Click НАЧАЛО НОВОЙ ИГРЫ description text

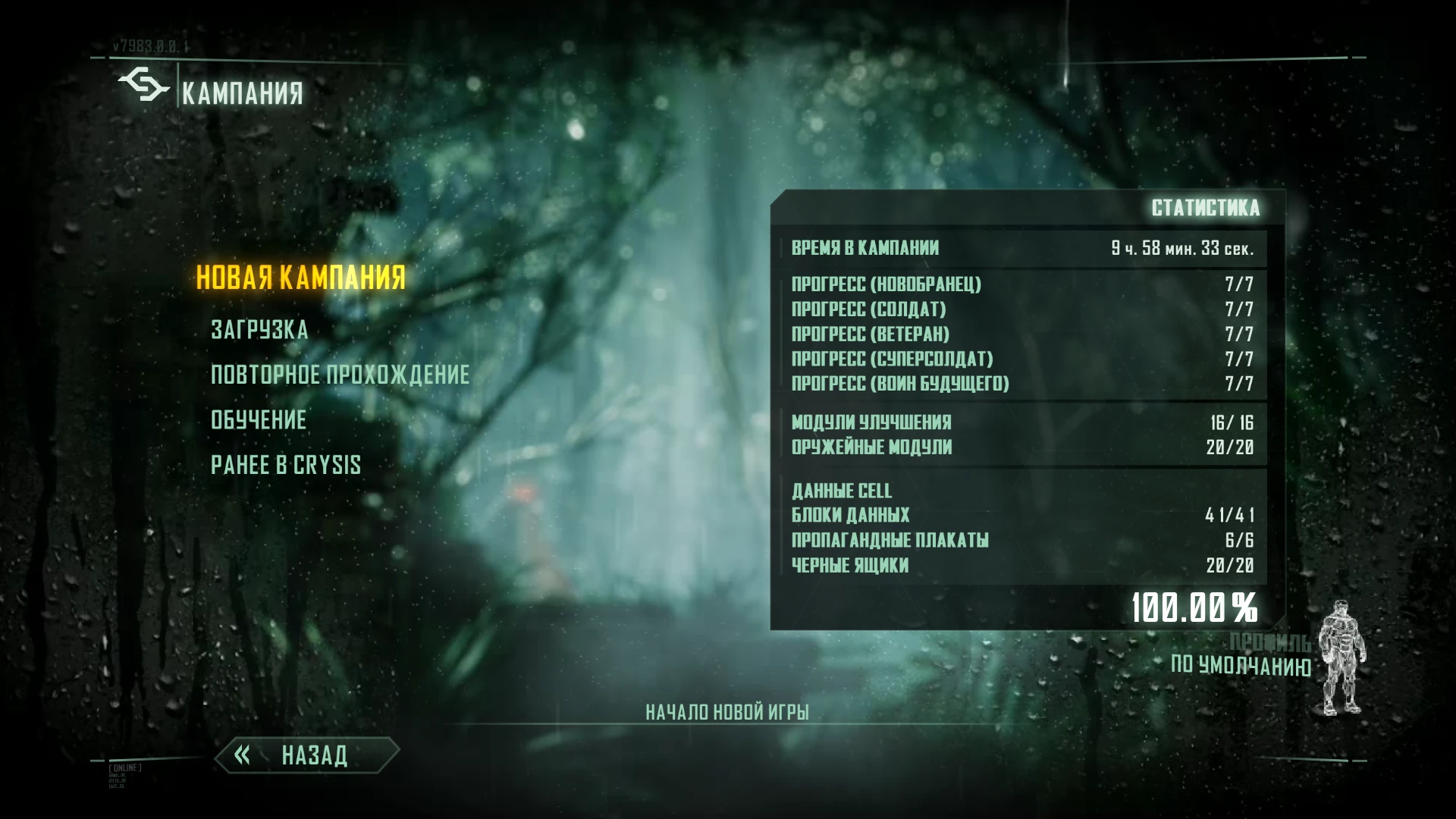727,711
